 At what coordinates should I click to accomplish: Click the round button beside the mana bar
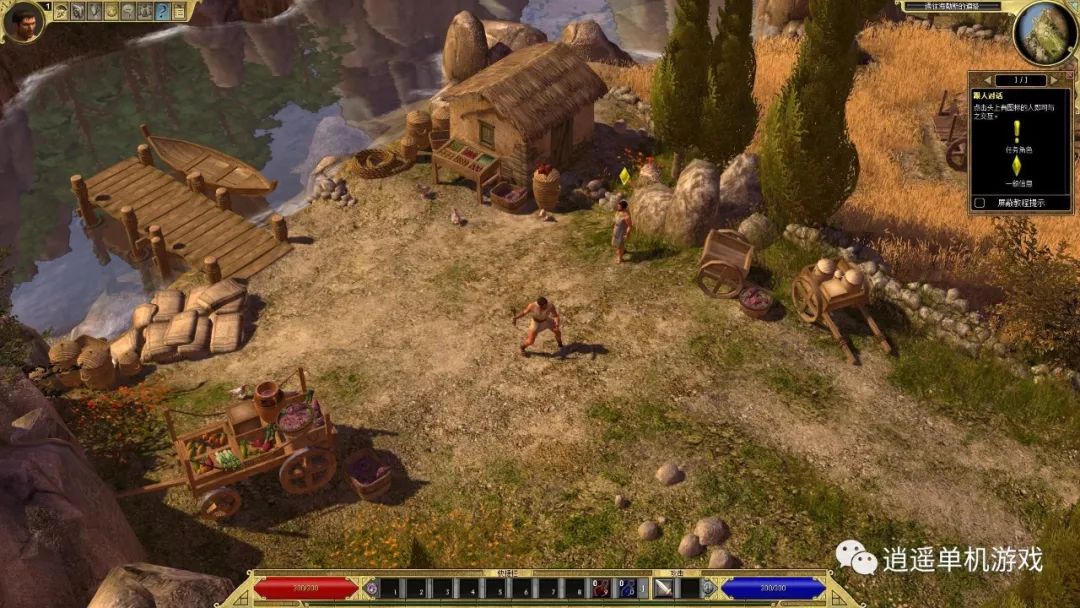click(708, 588)
